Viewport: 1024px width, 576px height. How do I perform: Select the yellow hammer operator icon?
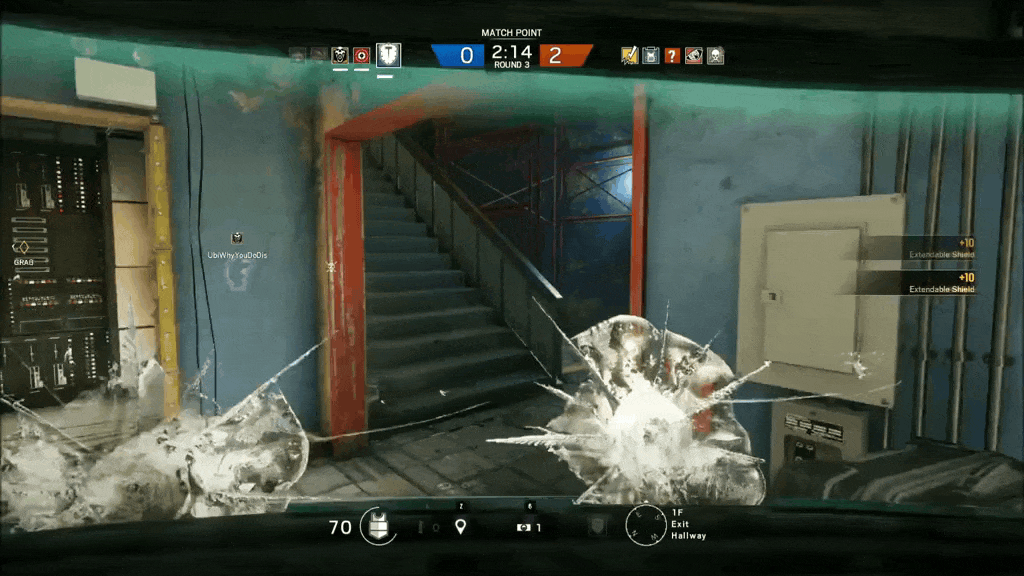(629, 55)
